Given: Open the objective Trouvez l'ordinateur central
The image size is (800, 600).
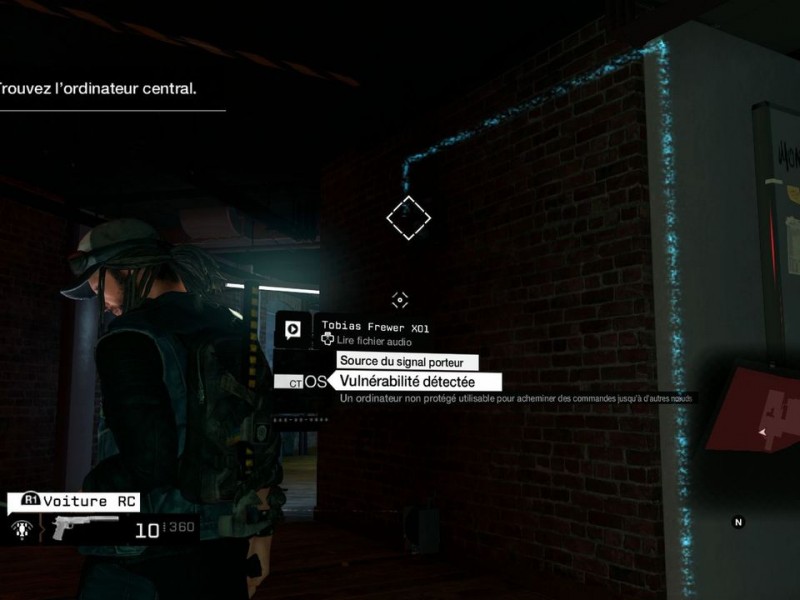Looking at the screenshot, I should click(100, 88).
